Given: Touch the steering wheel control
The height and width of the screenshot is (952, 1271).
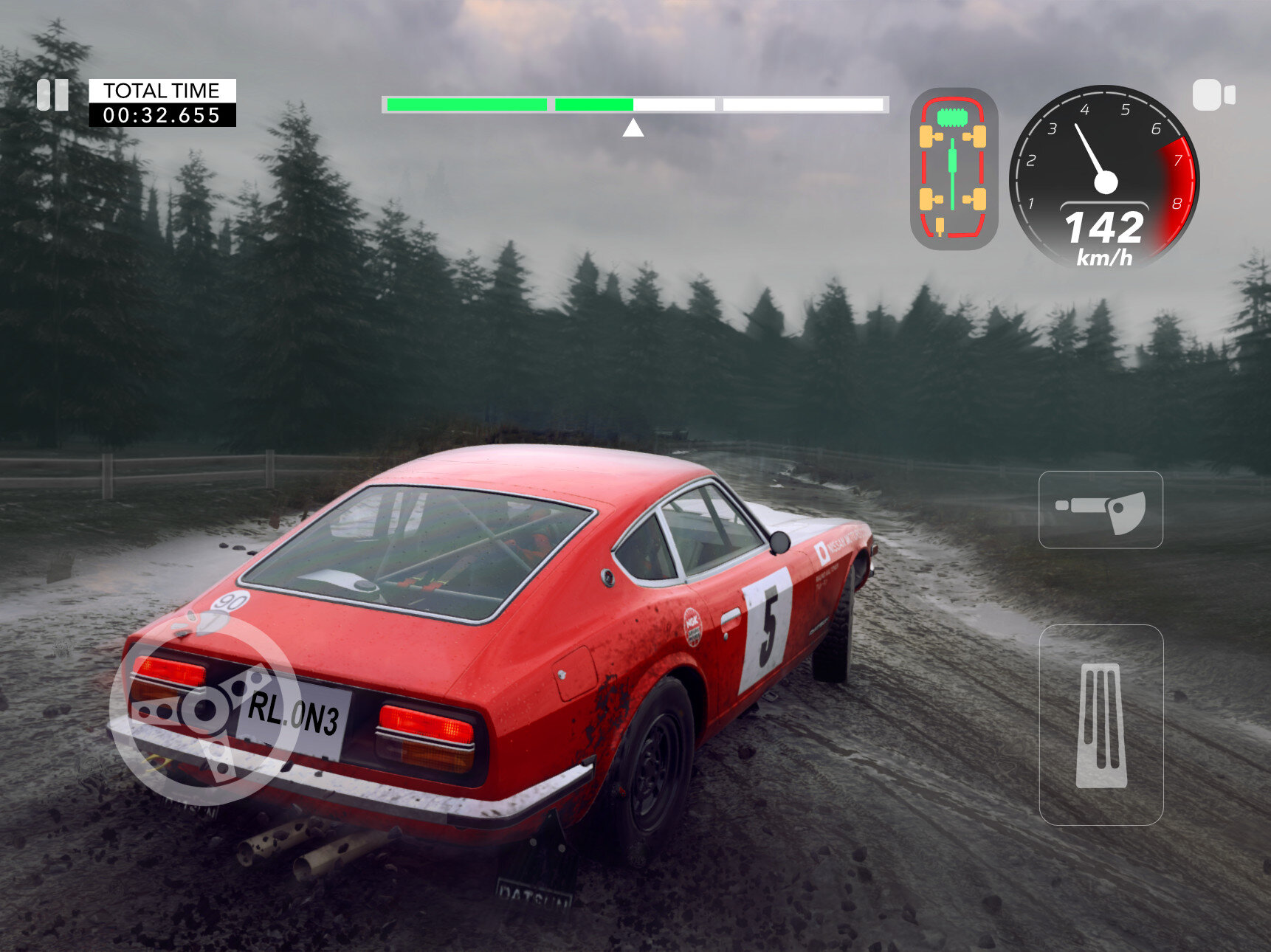Looking at the screenshot, I should click(206, 710).
